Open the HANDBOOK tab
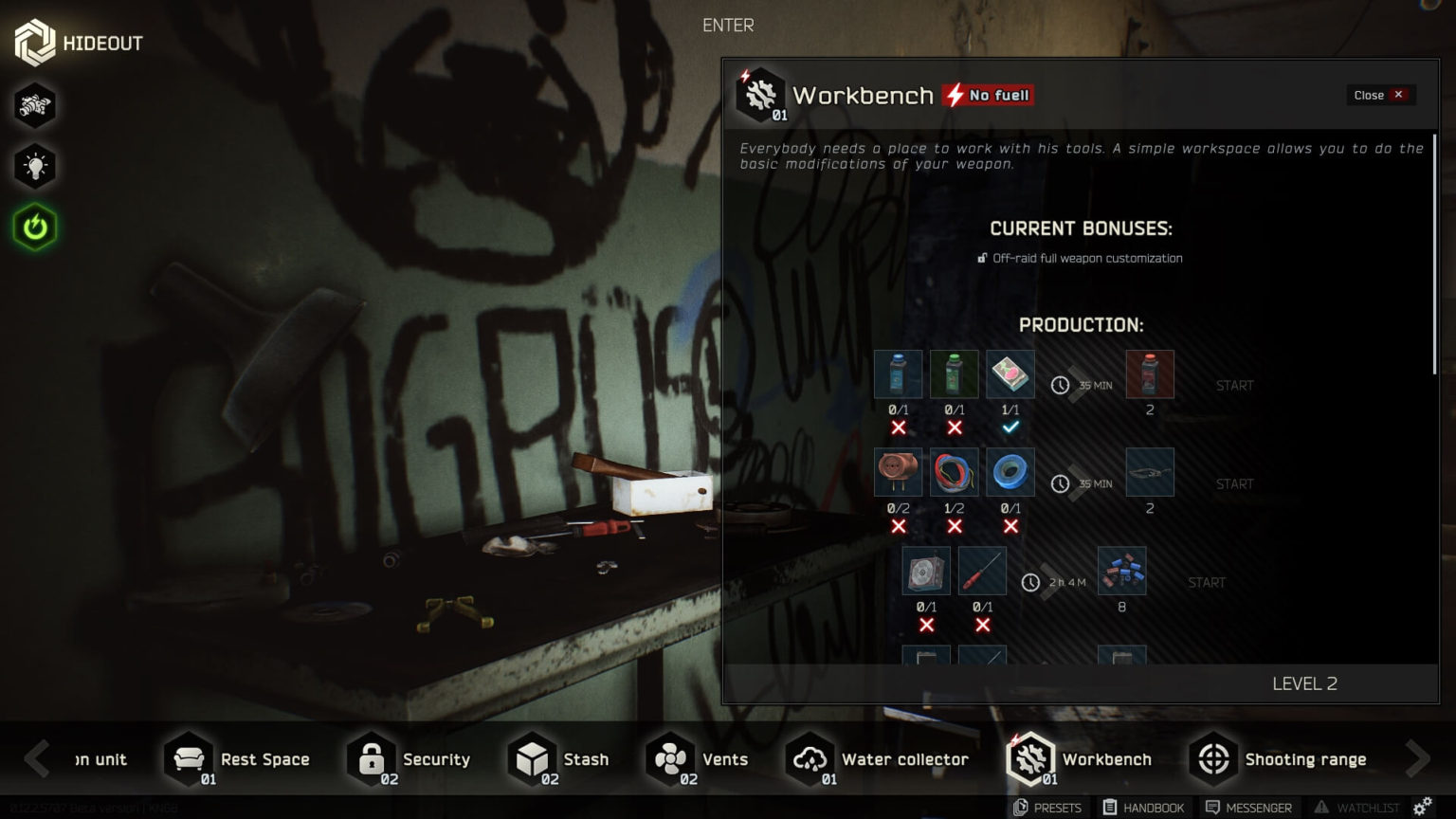The width and height of the screenshot is (1456, 819). (x=1145, y=808)
